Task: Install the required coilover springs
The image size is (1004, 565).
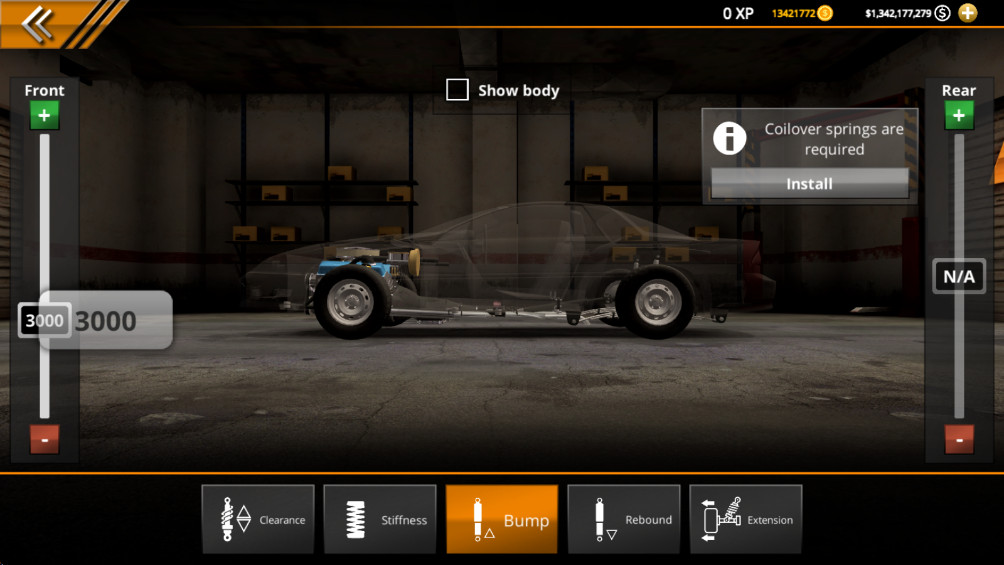Action: (x=809, y=184)
